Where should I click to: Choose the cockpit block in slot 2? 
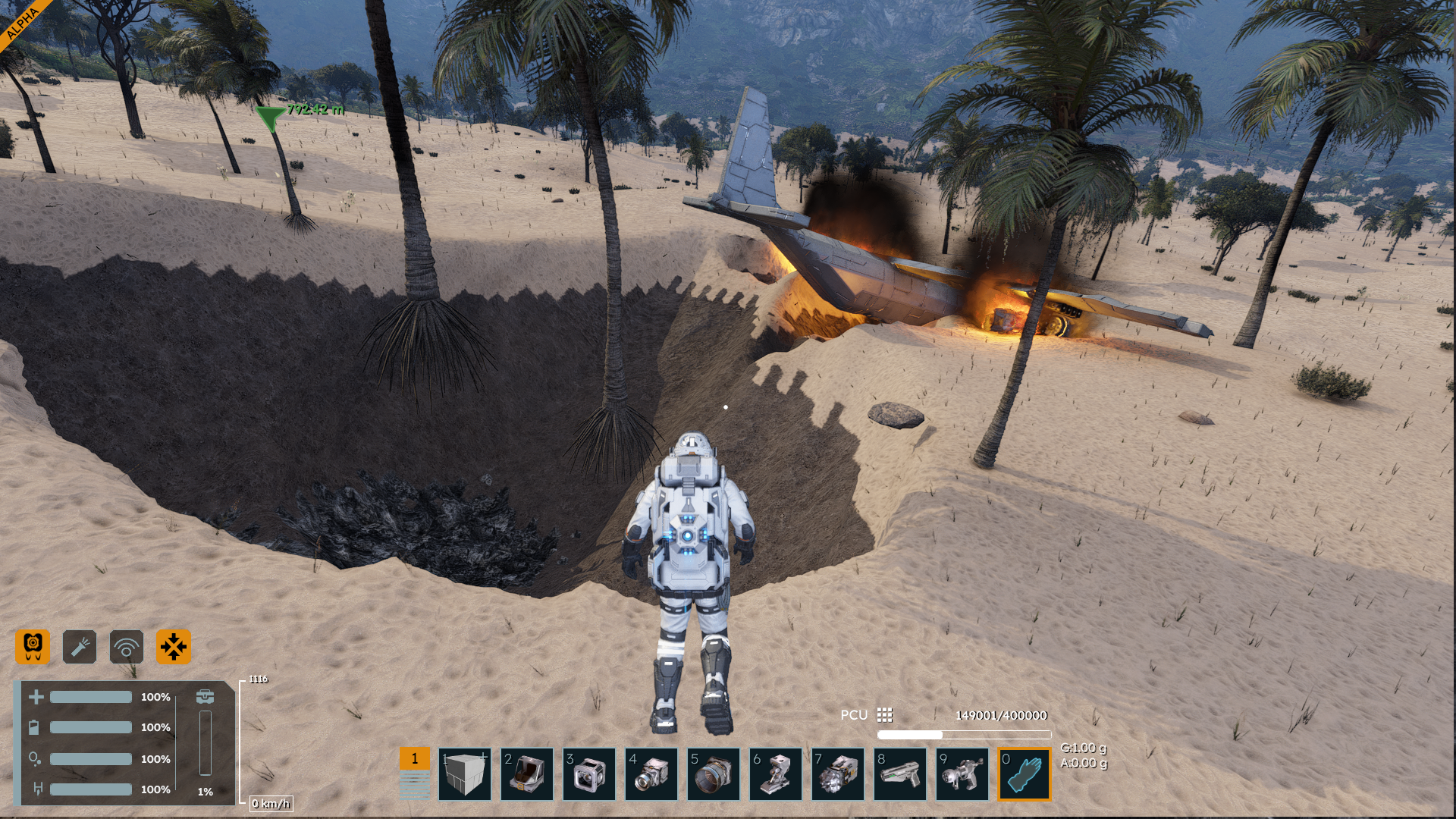[x=527, y=774]
